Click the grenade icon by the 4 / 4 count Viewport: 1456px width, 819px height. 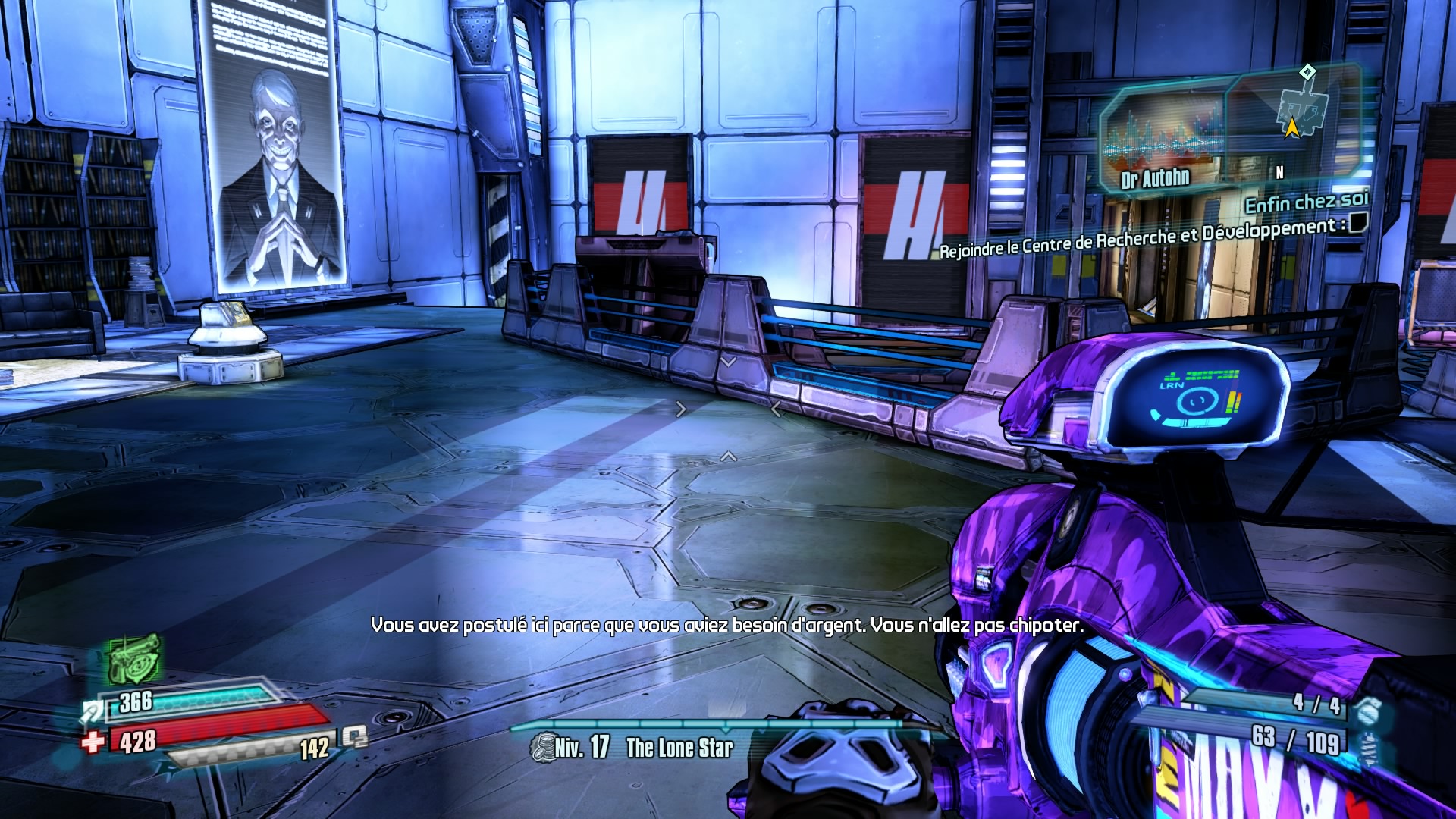[x=1367, y=708]
